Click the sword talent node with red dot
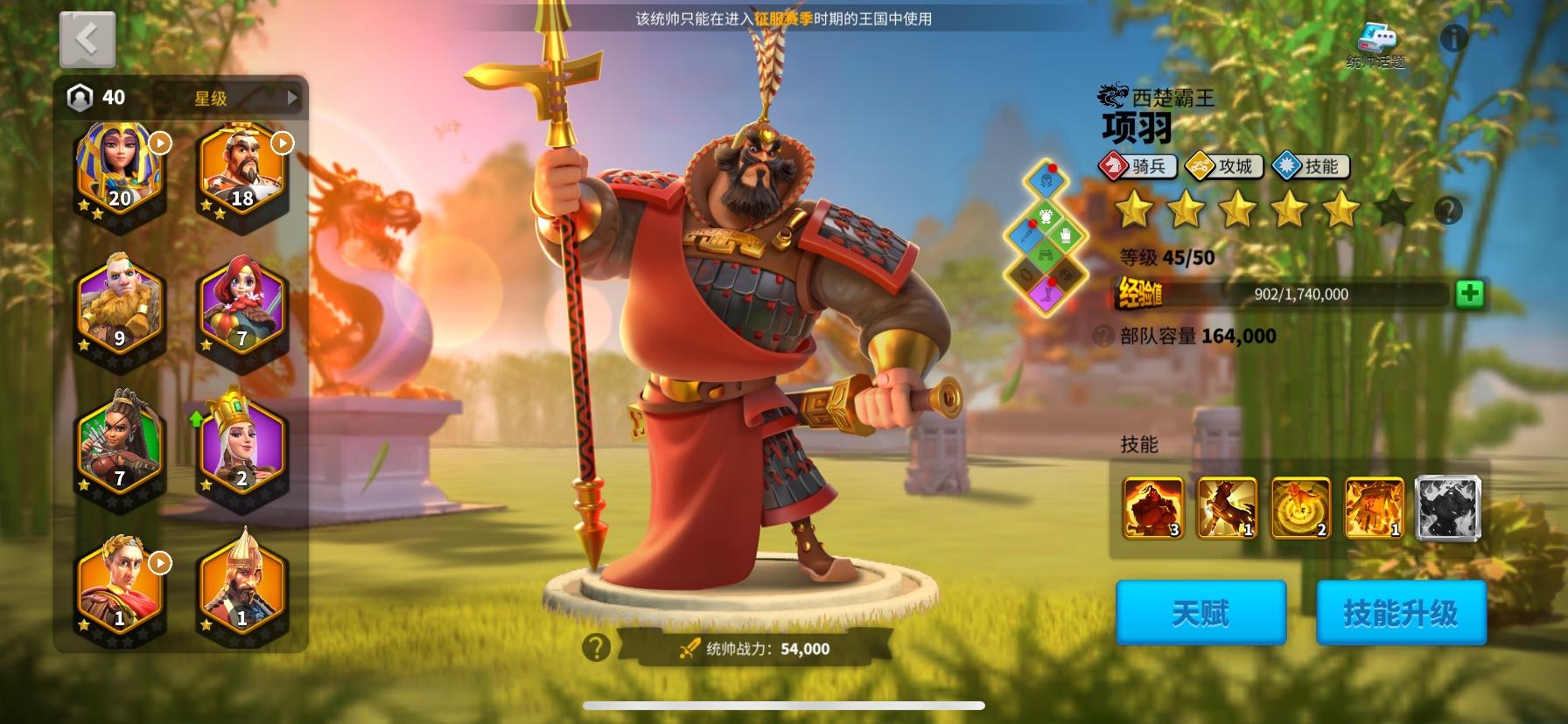Viewport: 1568px width, 724px height. pyautogui.click(x=1025, y=234)
